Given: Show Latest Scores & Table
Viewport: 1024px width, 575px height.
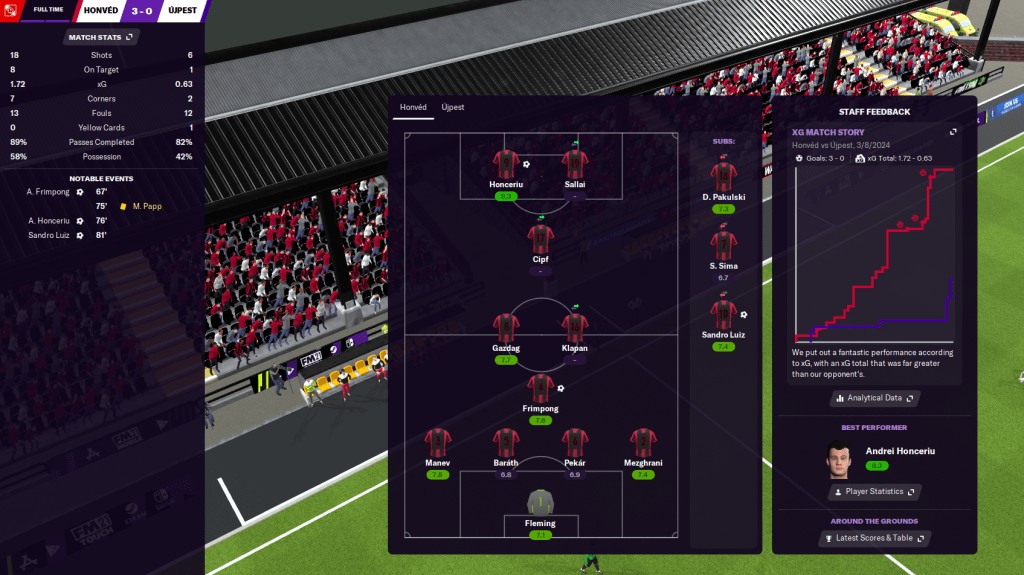Looking at the screenshot, I should [x=874, y=538].
